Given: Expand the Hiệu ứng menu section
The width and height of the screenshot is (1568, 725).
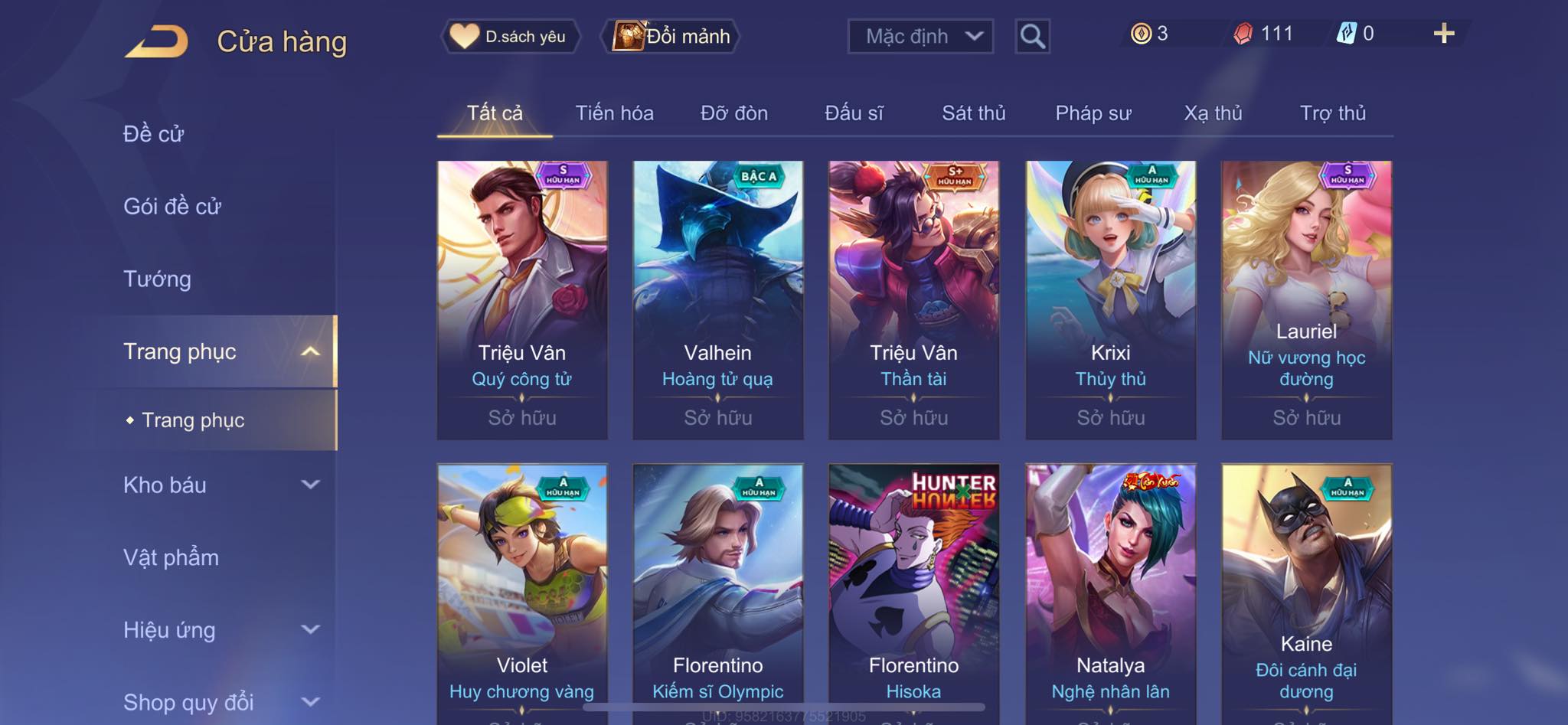Looking at the screenshot, I should (220, 630).
